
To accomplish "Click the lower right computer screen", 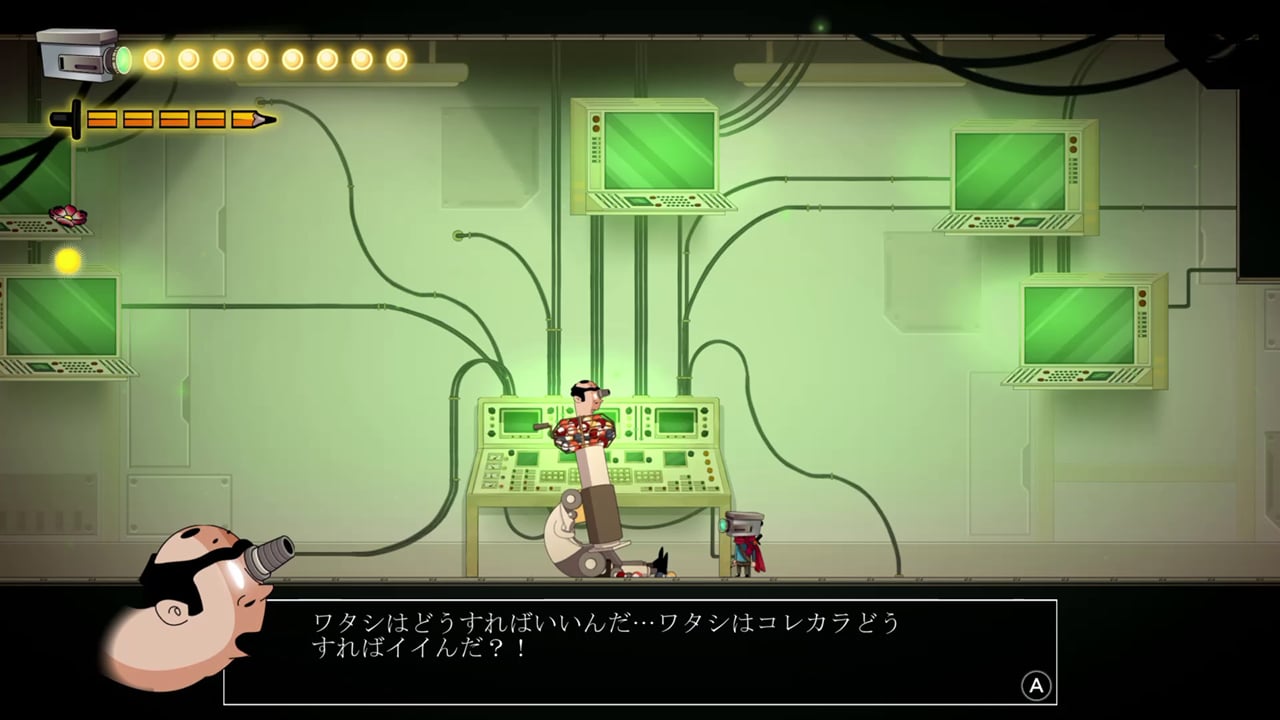I will point(1080,325).
